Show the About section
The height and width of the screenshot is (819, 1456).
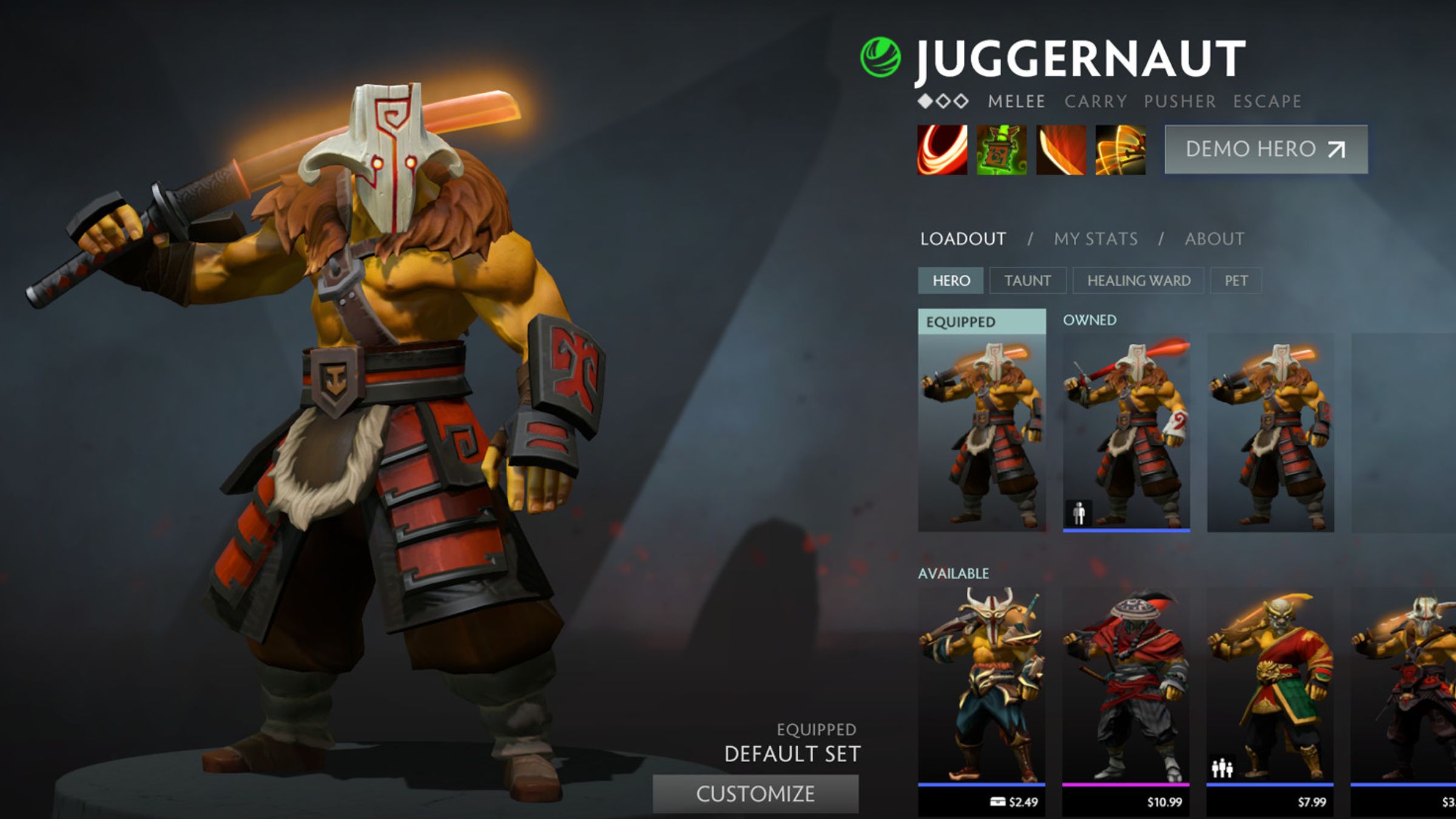click(x=1215, y=239)
